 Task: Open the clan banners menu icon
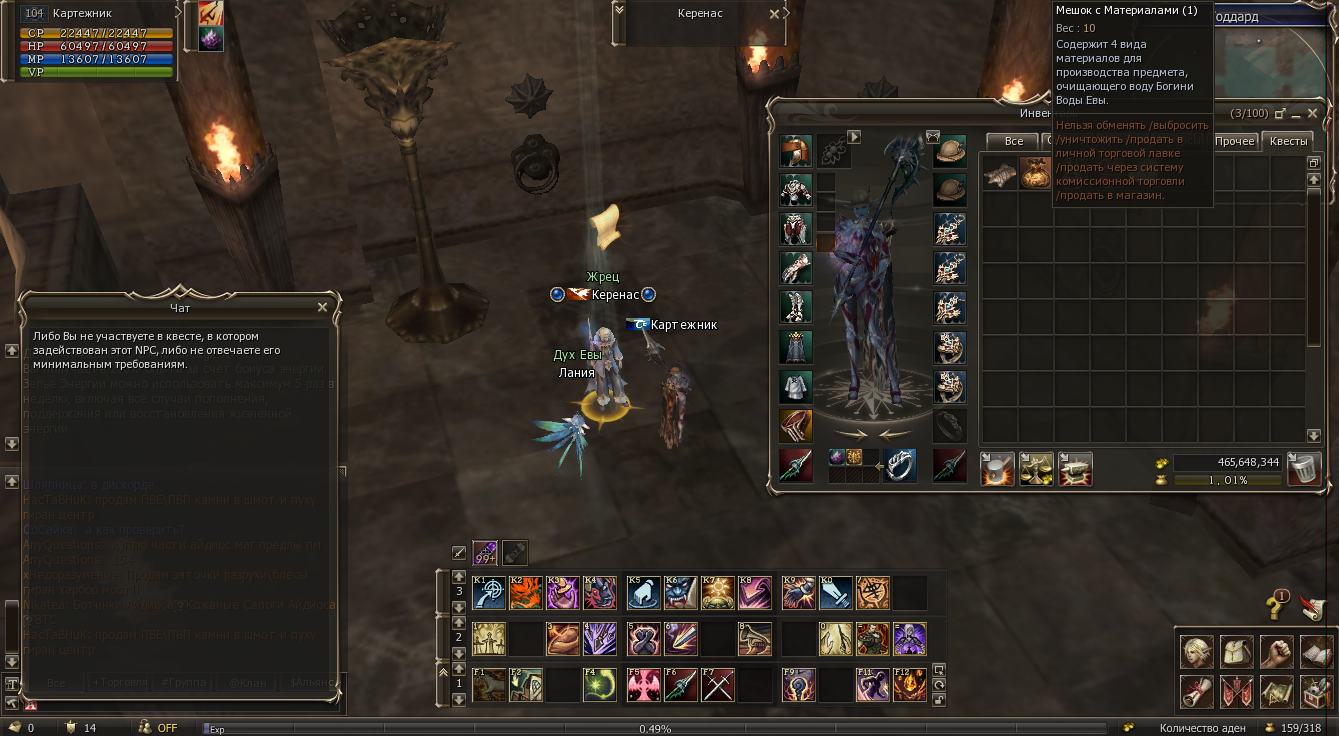tap(1236, 691)
